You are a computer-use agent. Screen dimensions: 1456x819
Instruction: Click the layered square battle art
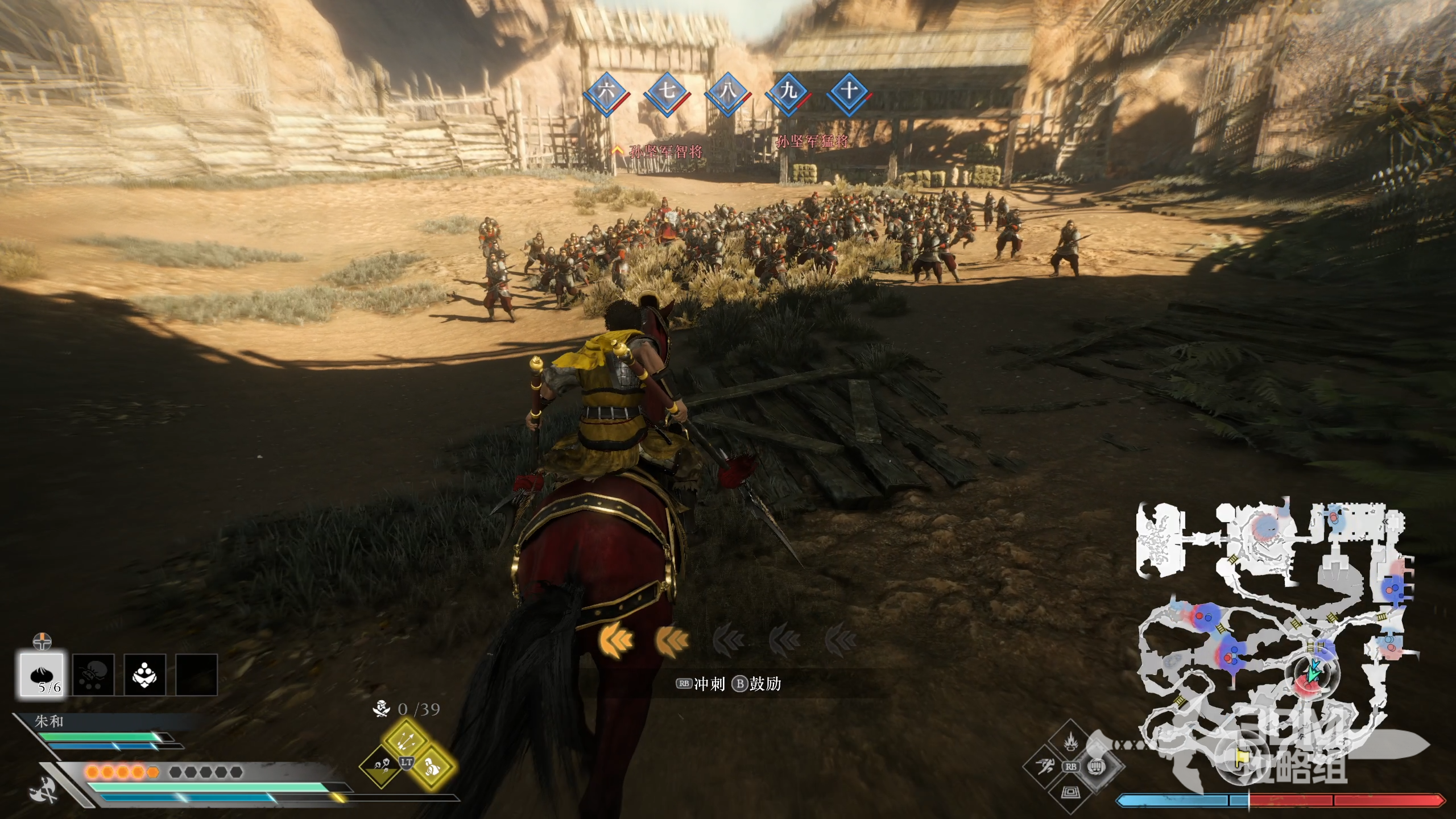pyautogui.click(x=1070, y=791)
